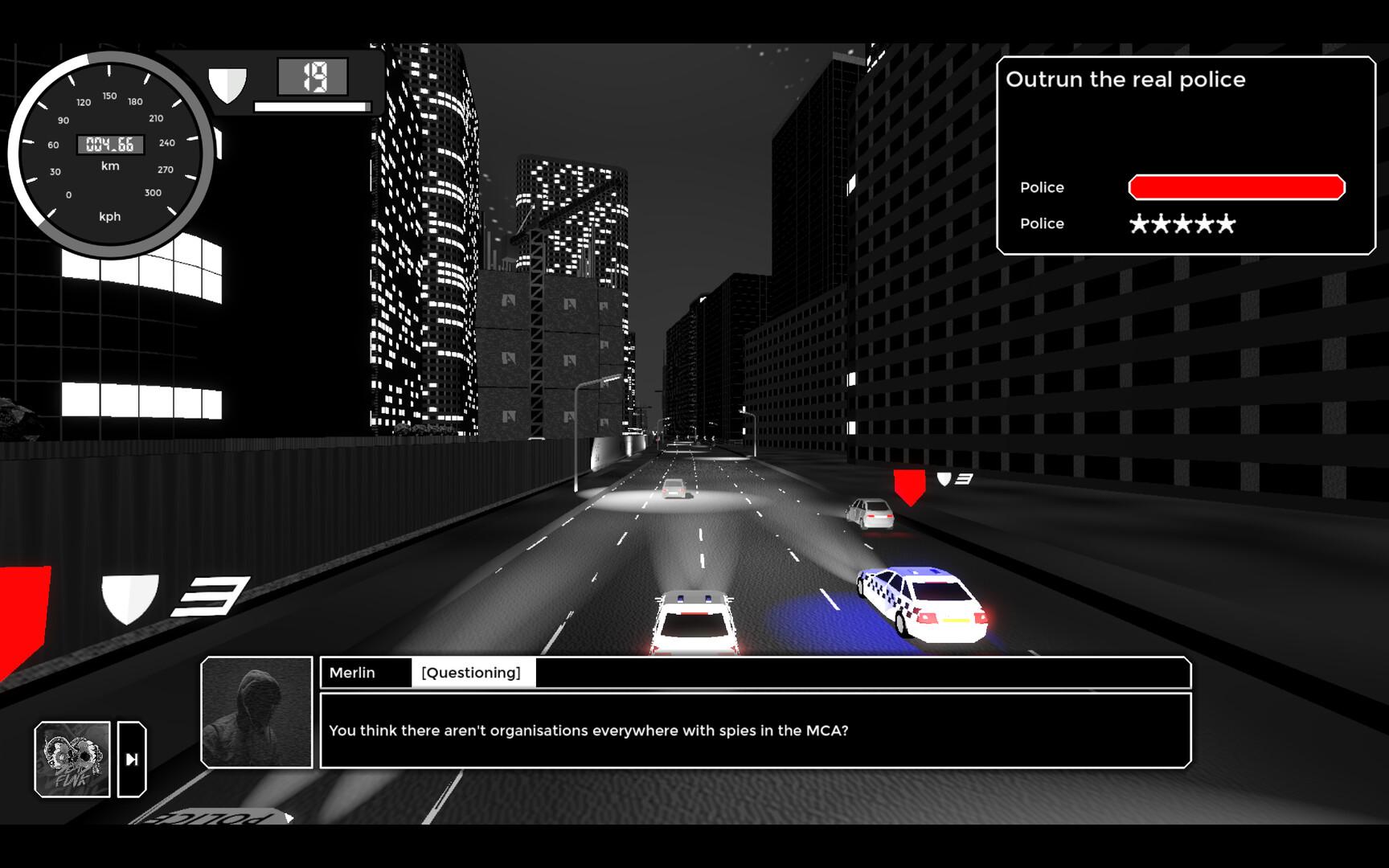
Task: Click the red Police progress bar
Action: 1235,186
